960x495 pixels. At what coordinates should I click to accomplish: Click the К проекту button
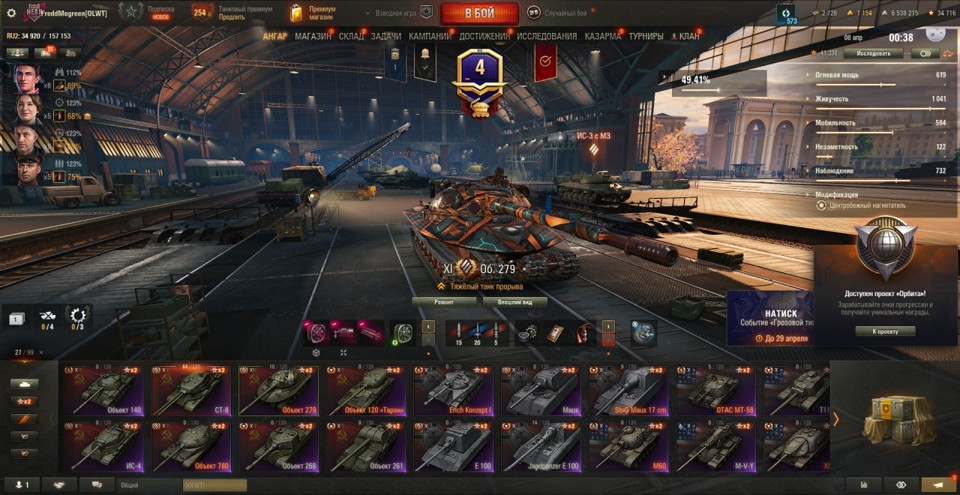pyautogui.click(x=884, y=331)
